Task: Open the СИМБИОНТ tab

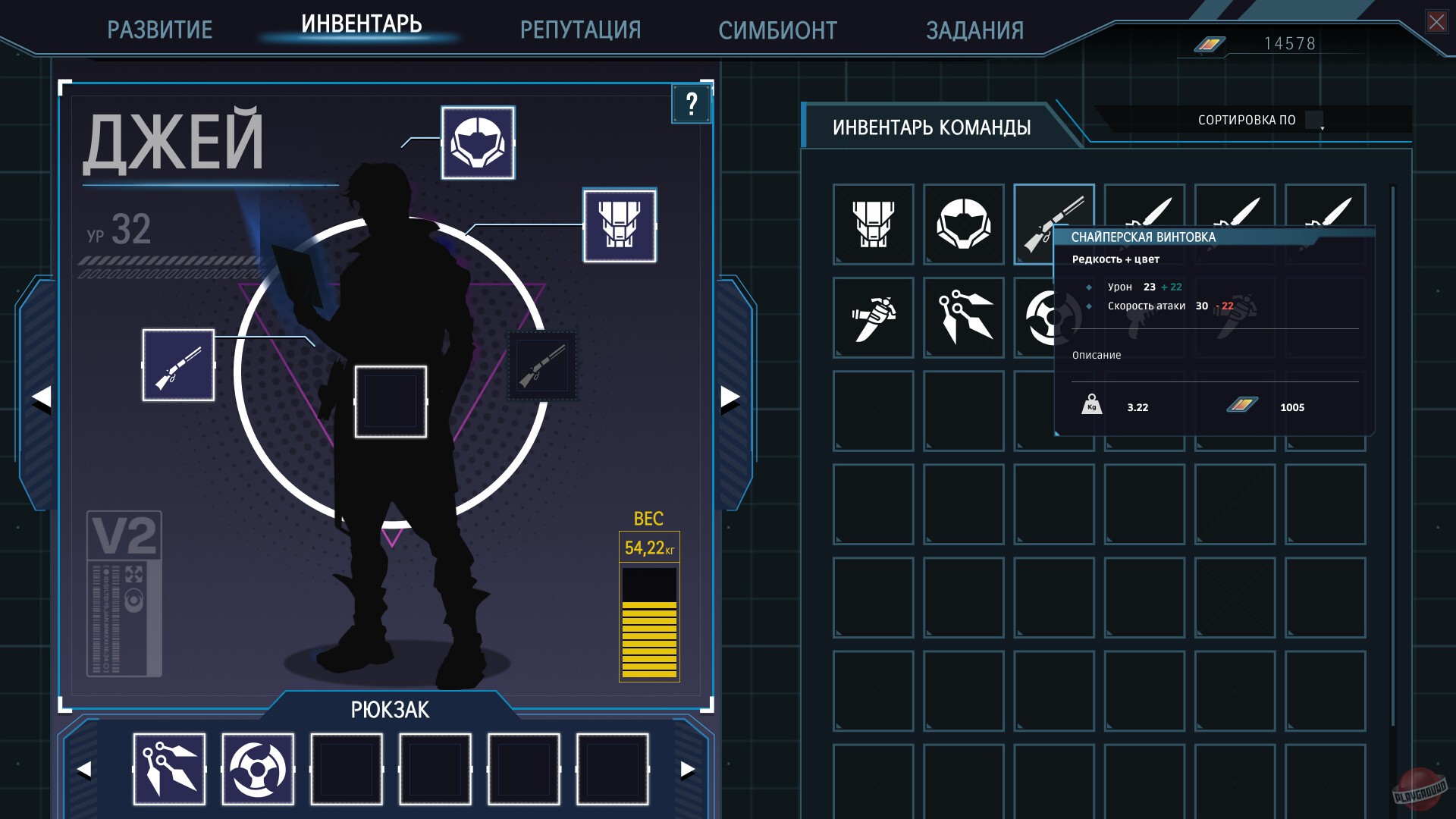Action: (x=778, y=30)
